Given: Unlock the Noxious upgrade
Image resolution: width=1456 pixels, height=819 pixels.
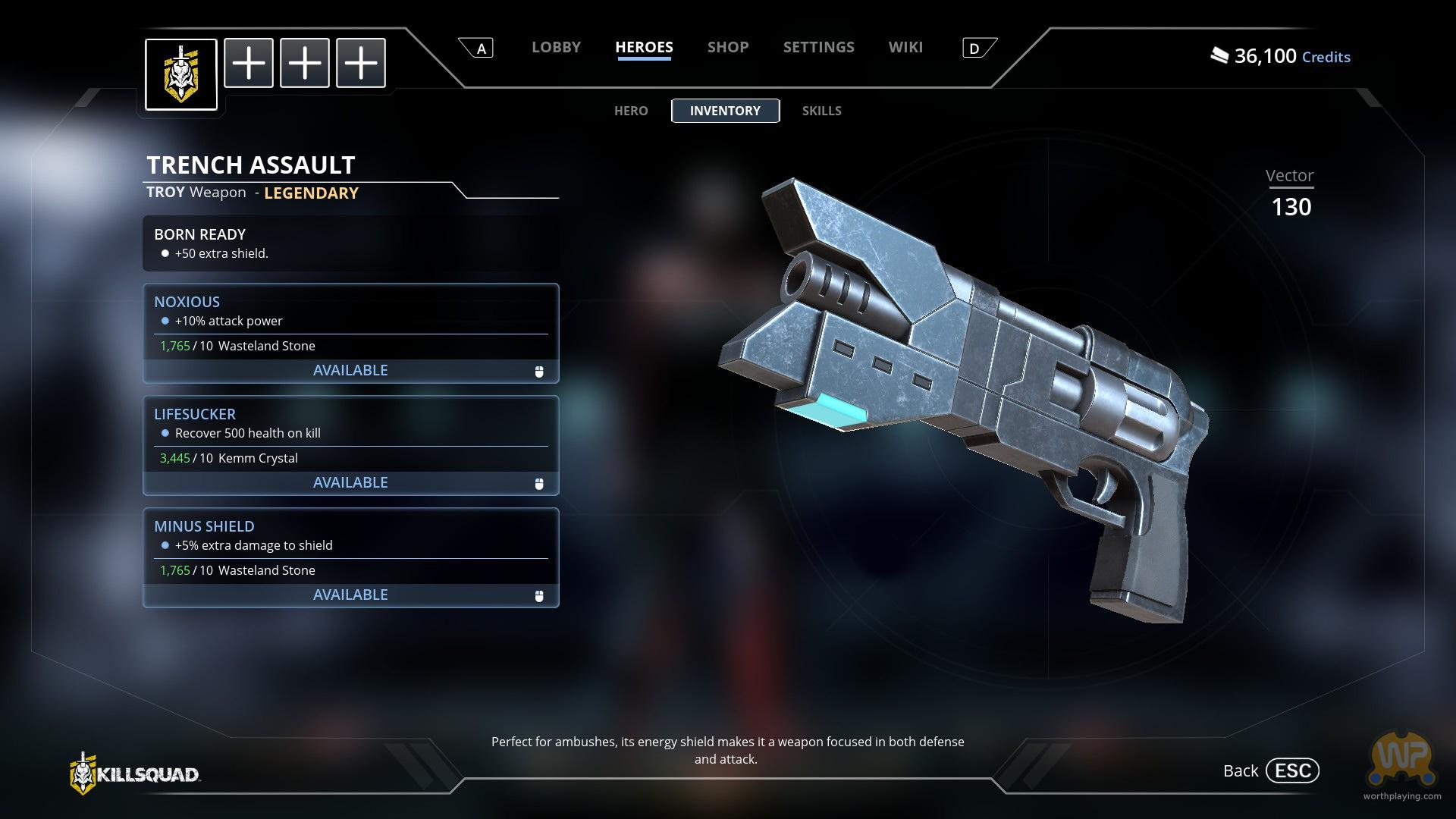Looking at the screenshot, I should click(350, 370).
